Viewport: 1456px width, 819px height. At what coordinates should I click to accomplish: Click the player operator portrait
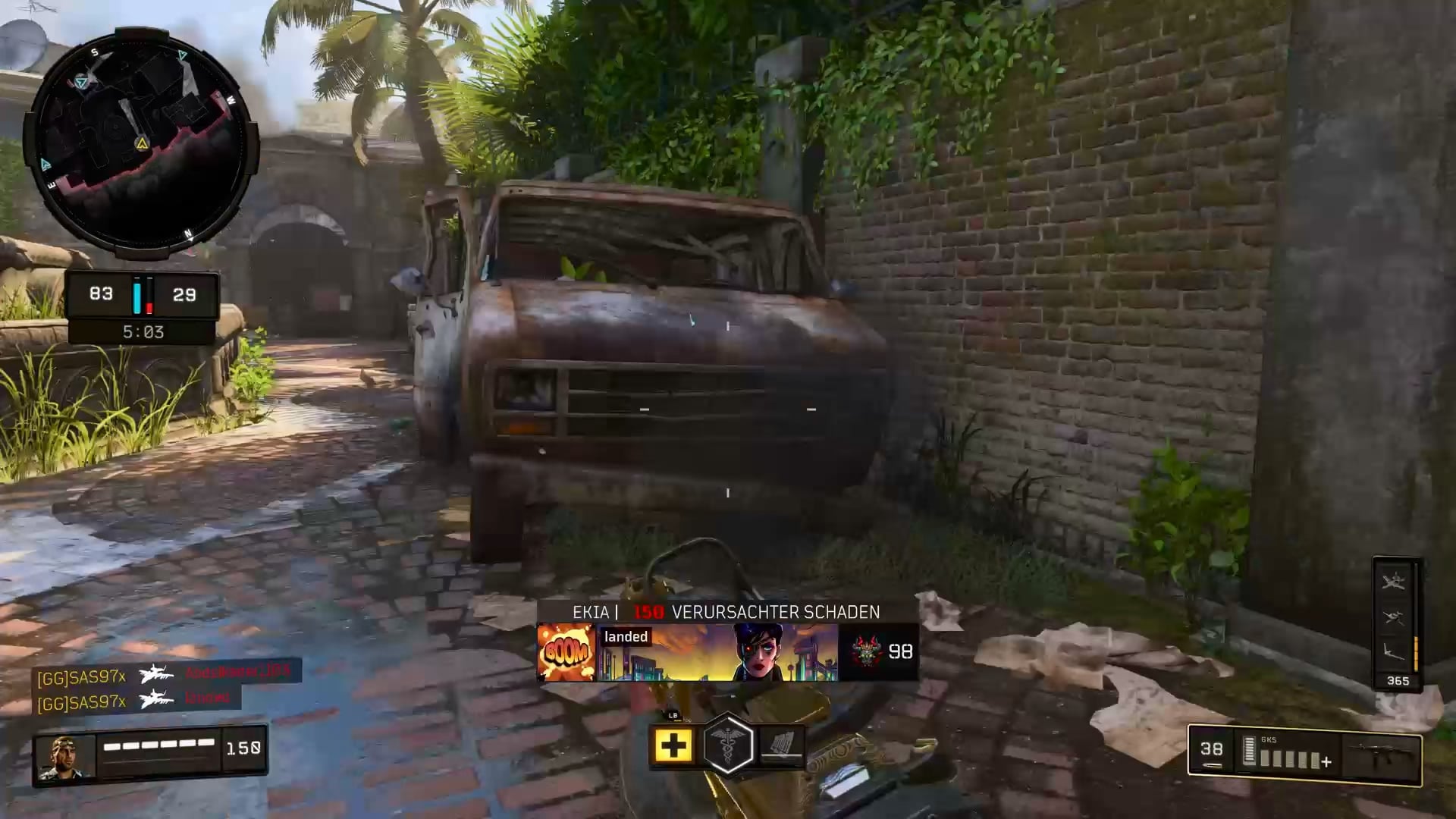[64, 756]
